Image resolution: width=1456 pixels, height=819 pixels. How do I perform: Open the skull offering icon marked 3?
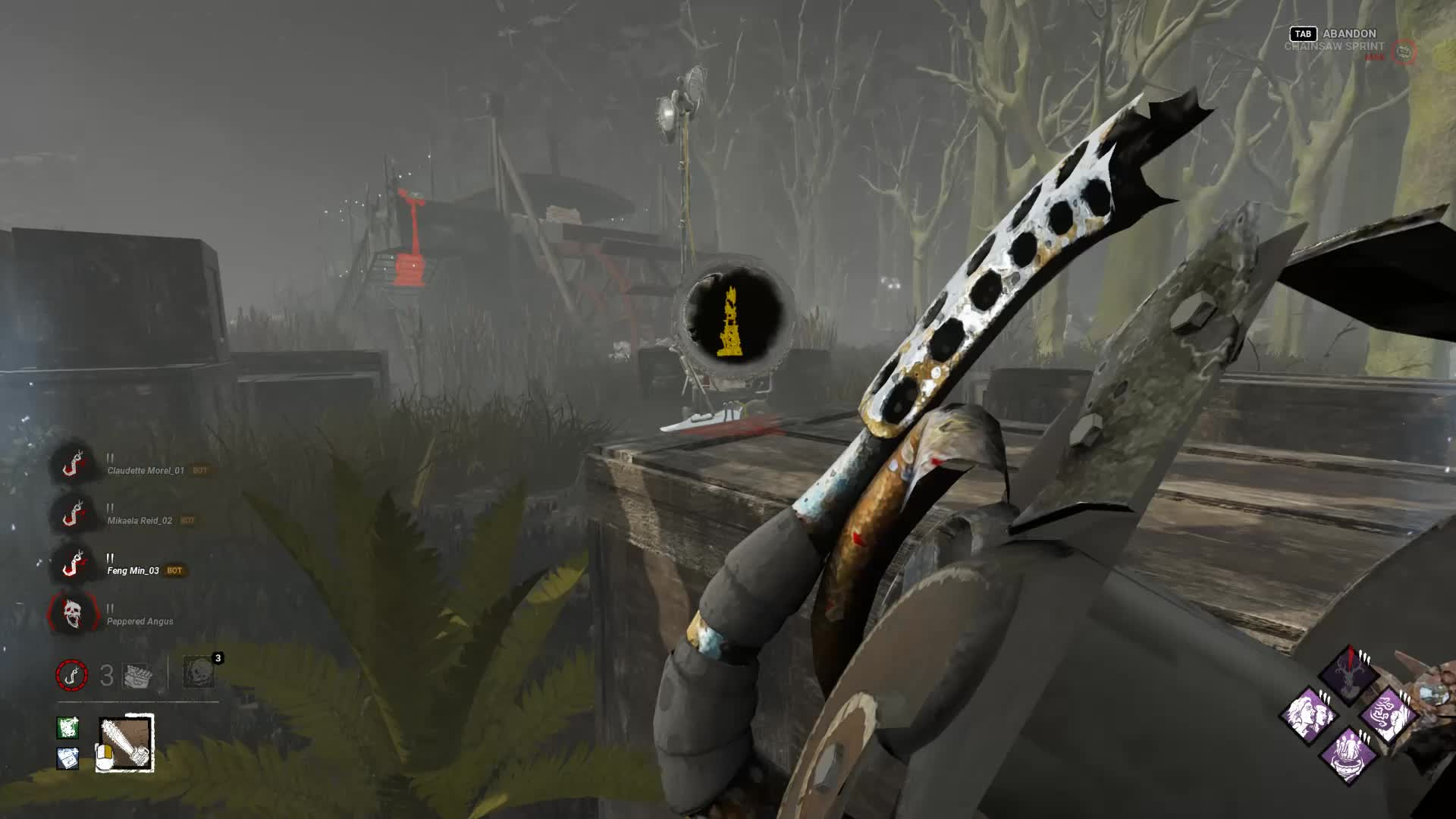point(199,675)
